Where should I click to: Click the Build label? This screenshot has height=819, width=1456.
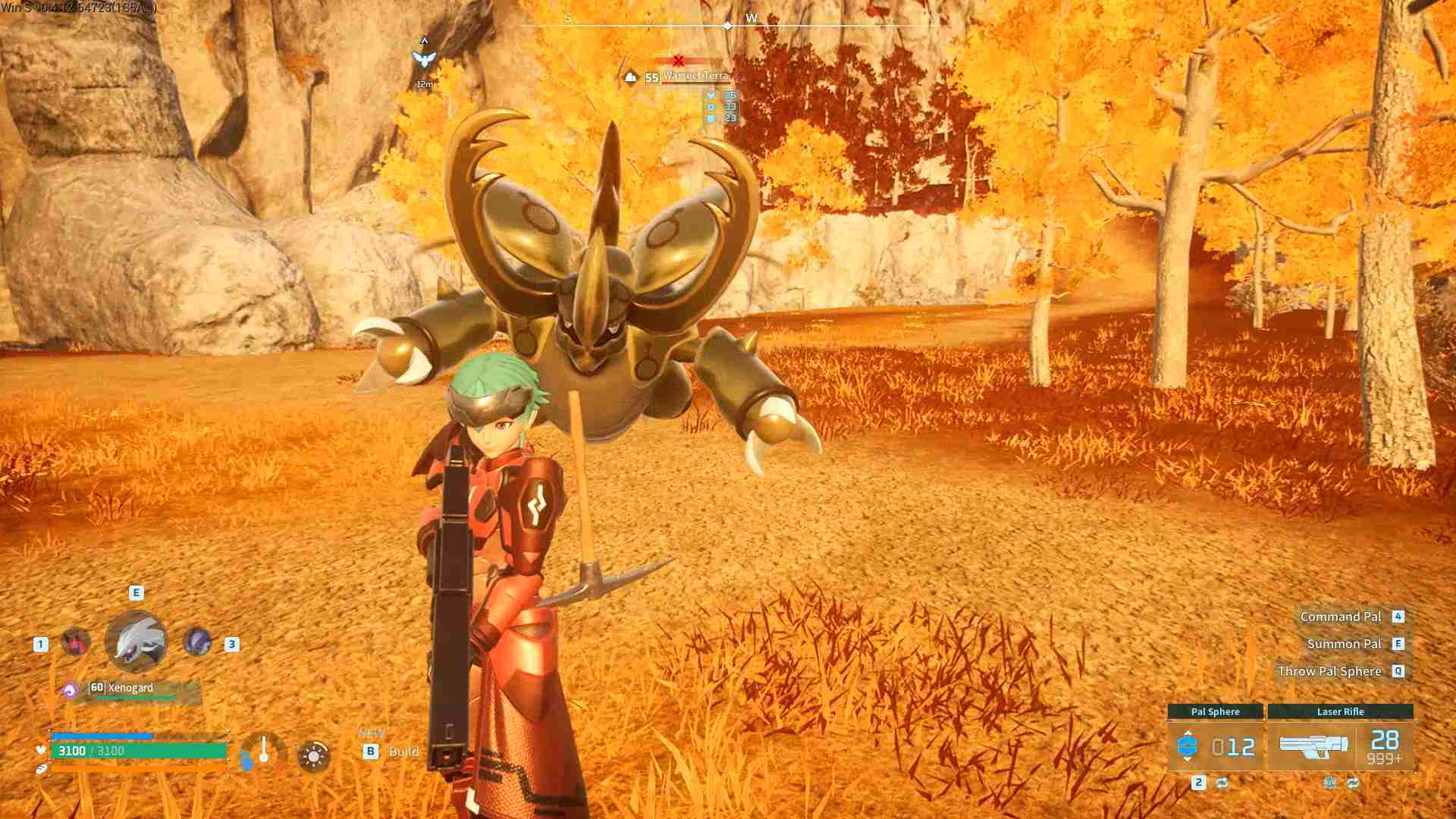point(403,752)
